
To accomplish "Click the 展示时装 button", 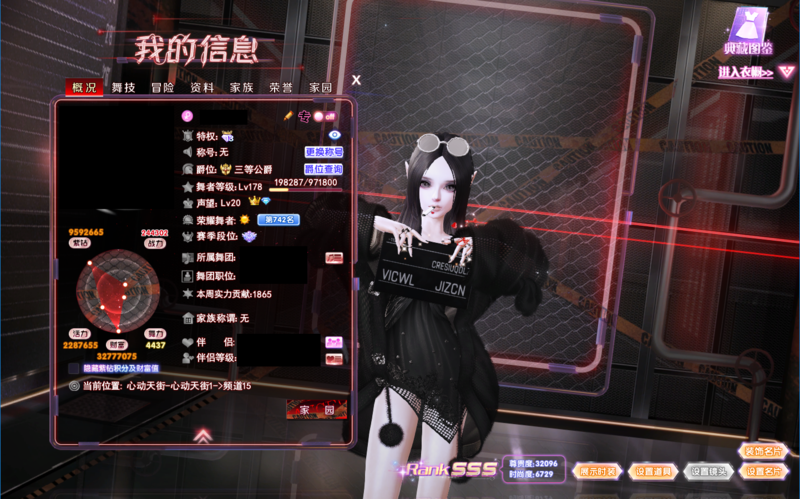I will pyautogui.click(x=597, y=471).
